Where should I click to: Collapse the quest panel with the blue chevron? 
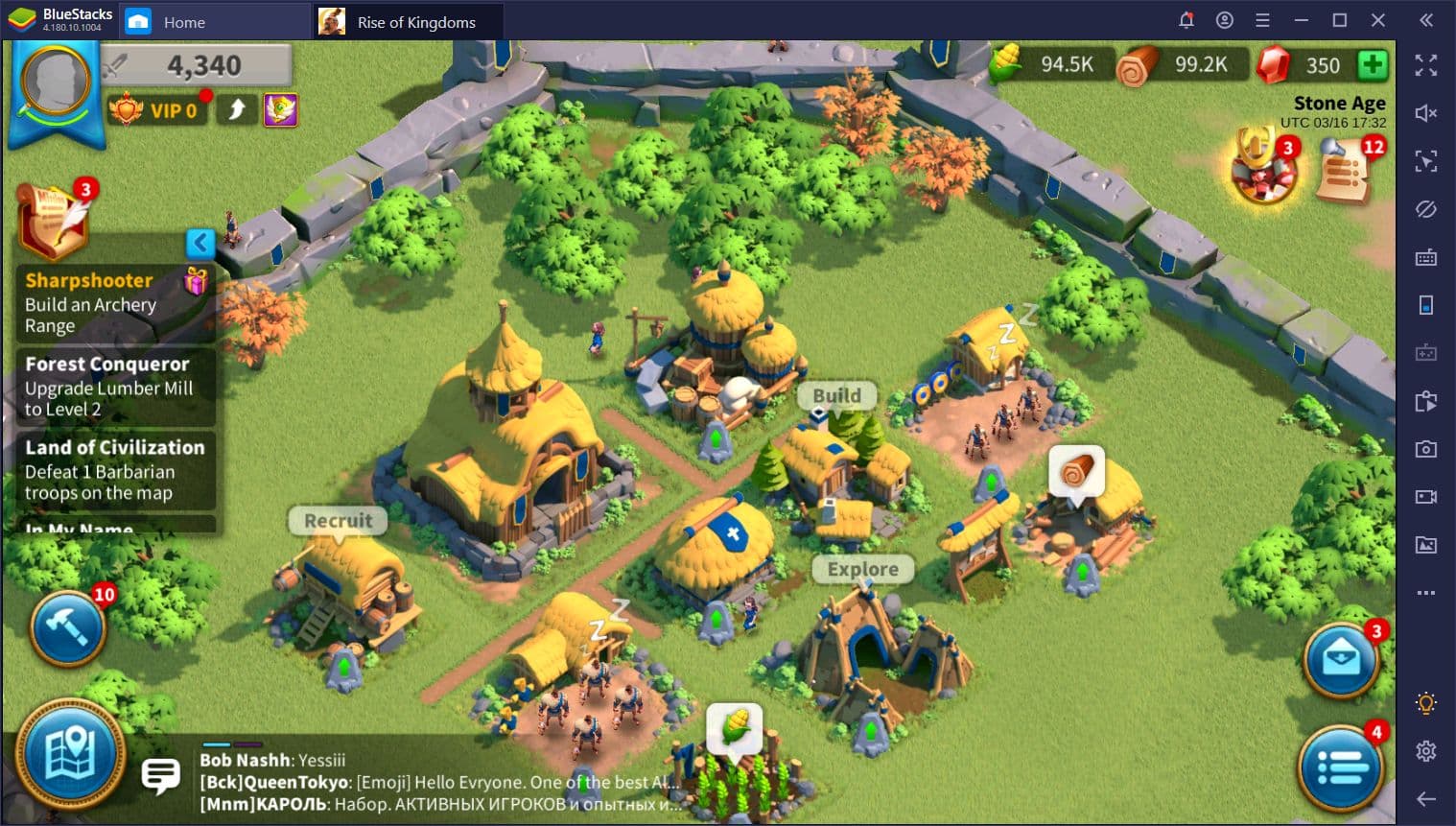[200, 244]
